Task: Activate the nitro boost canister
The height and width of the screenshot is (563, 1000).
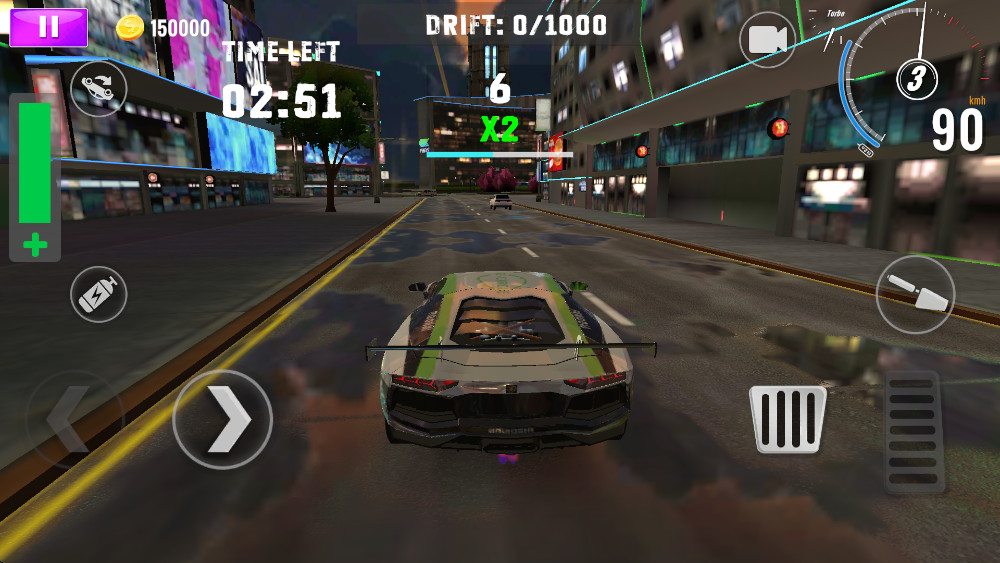Action: [x=99, y=295]
